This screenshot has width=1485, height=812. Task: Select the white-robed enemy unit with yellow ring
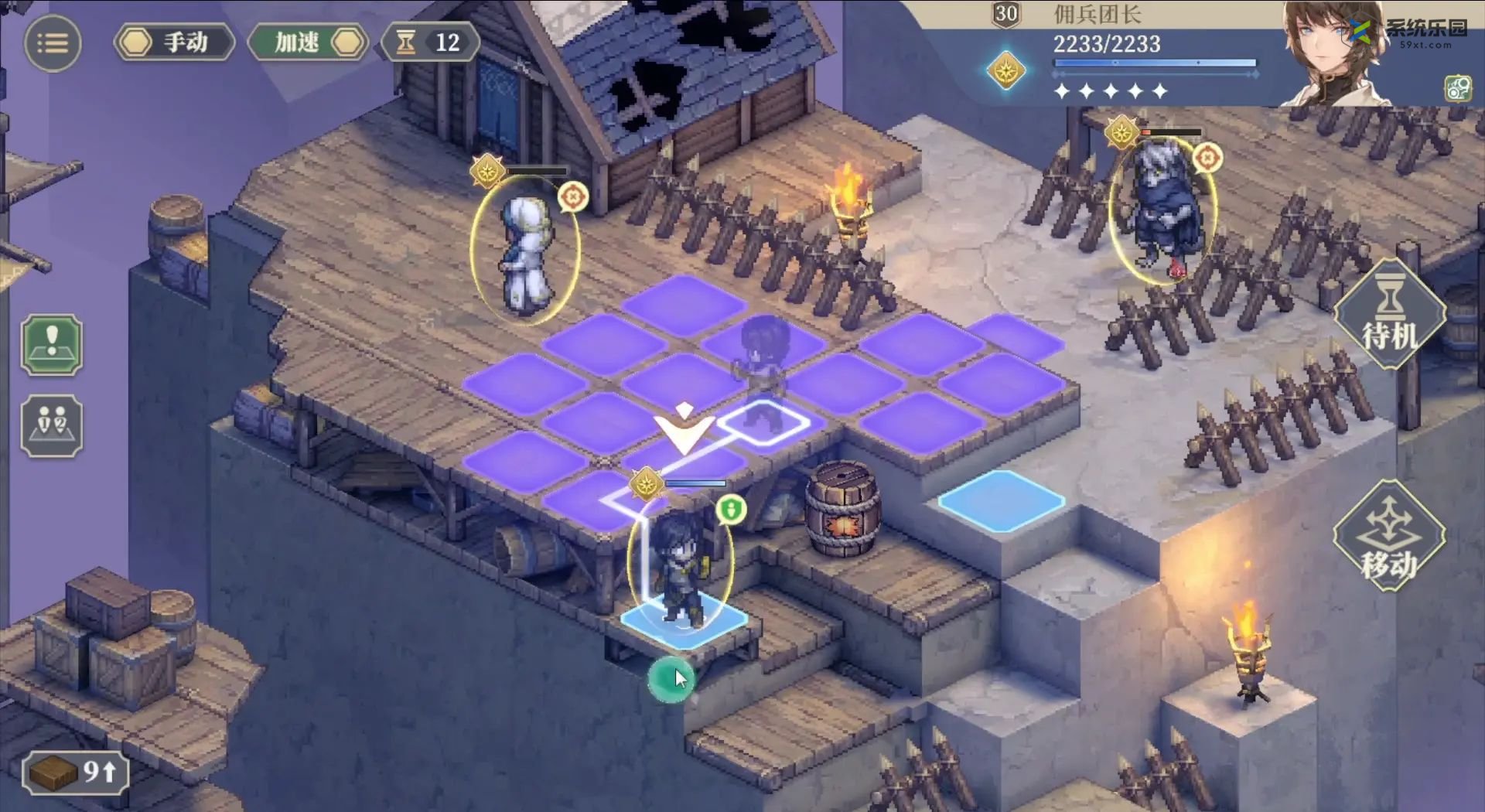point(525,251)
